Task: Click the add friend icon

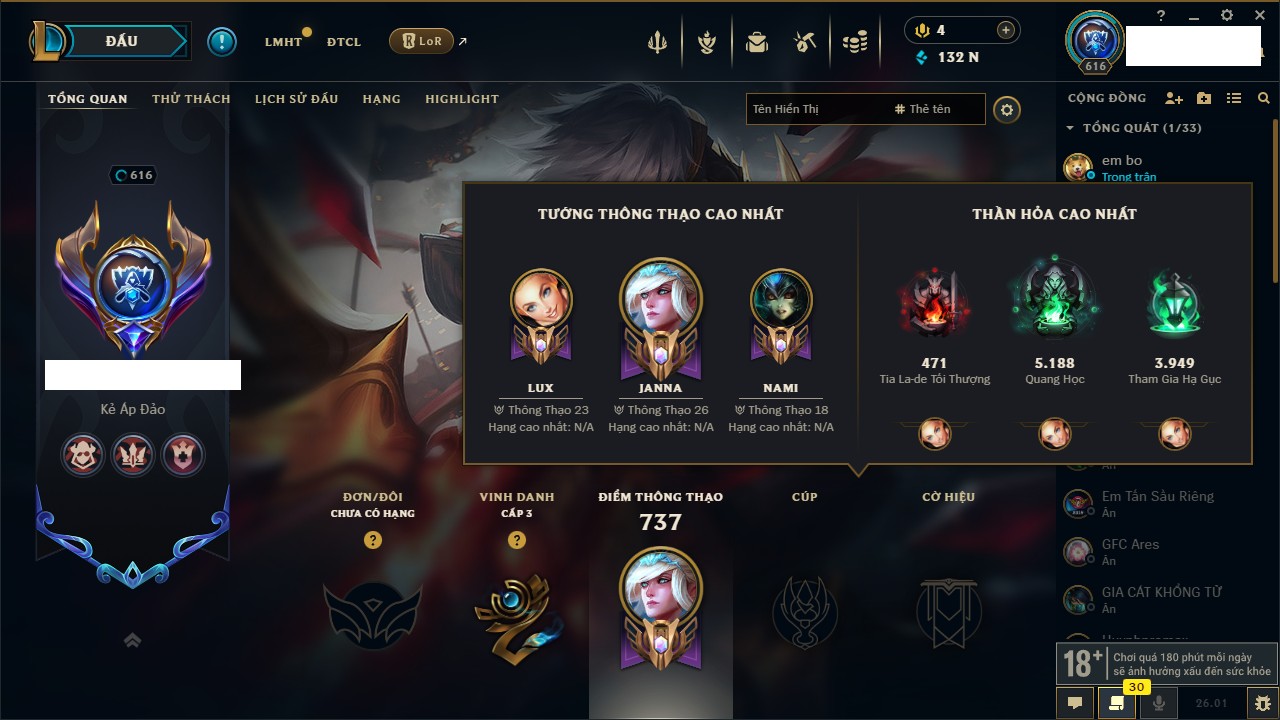Action: pyautogui.click(x=1174, y=98)
